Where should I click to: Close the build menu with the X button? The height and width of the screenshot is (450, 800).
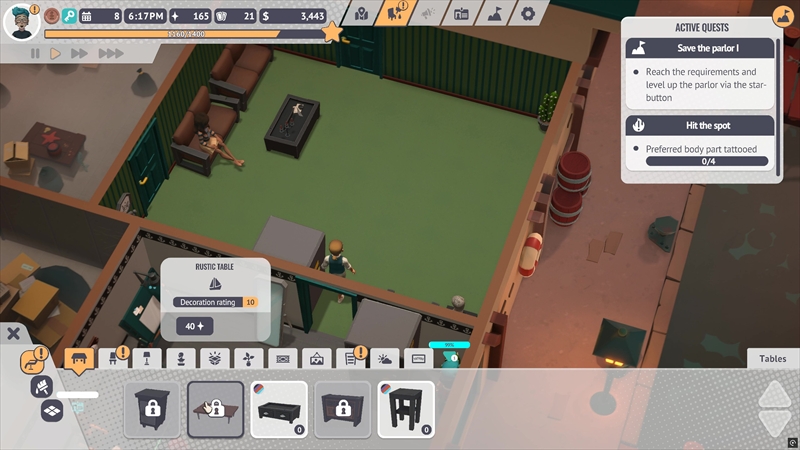[x=14, y=334]
